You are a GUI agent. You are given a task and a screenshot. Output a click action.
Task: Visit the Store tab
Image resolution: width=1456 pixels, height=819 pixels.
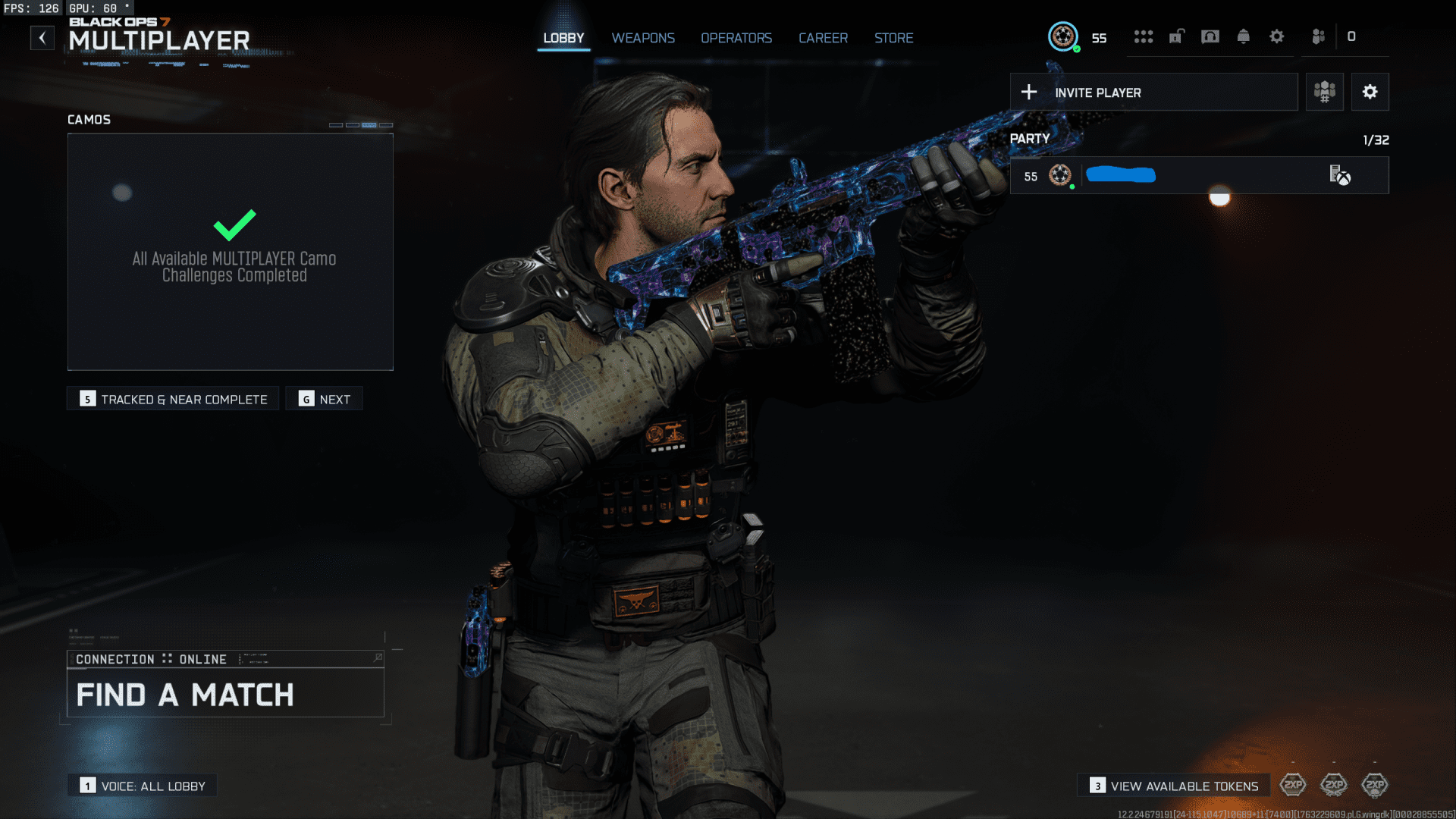click(x=893, y=38)
